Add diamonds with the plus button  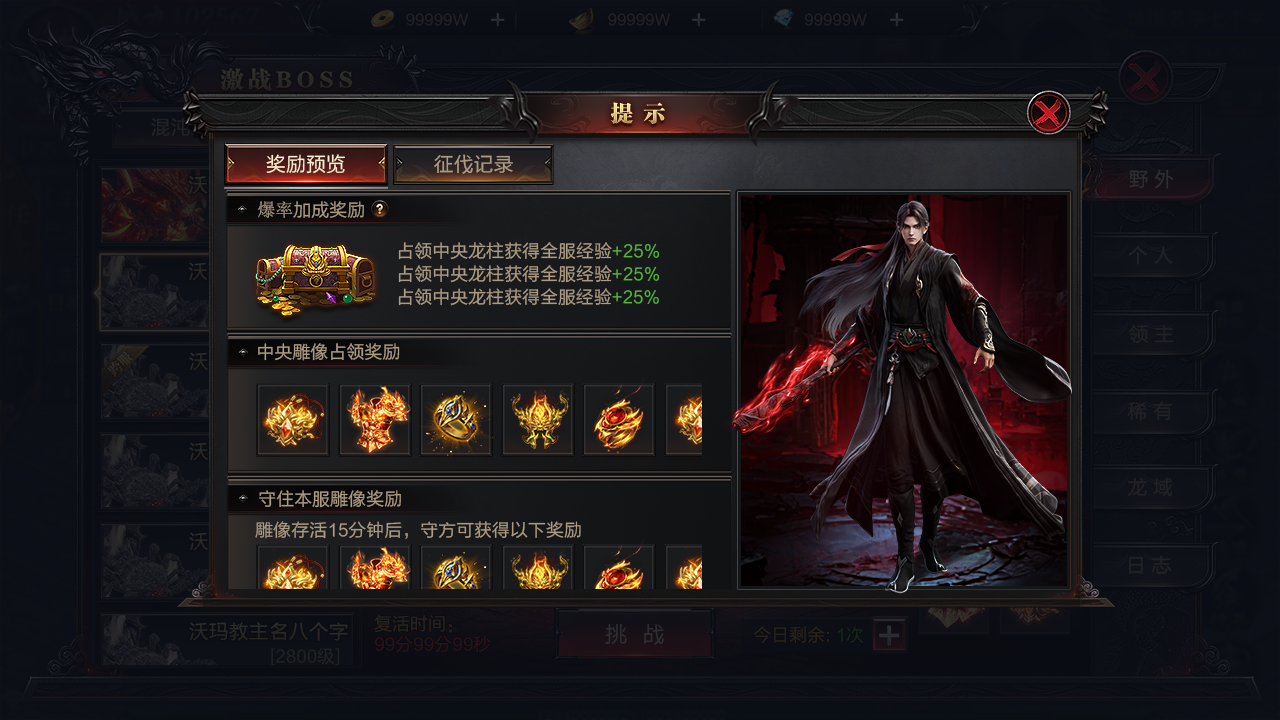pyautogui.click(x=896, y=20)
